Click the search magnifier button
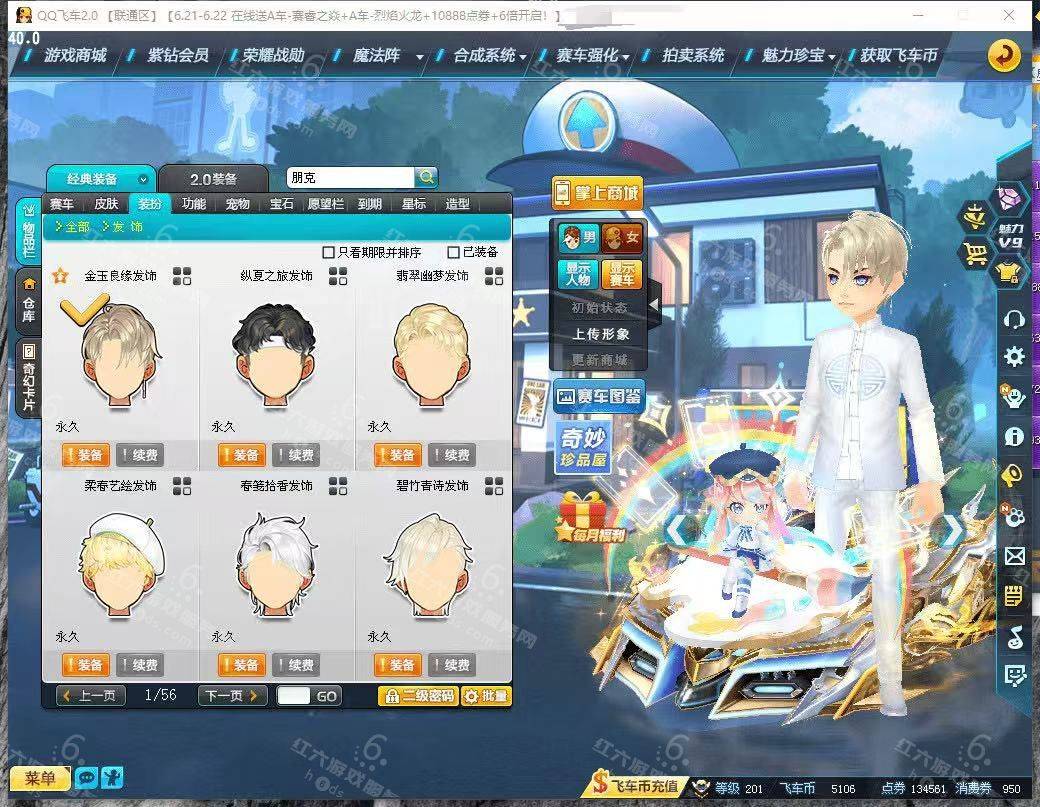1040x807 pixels. click(426, 177)
